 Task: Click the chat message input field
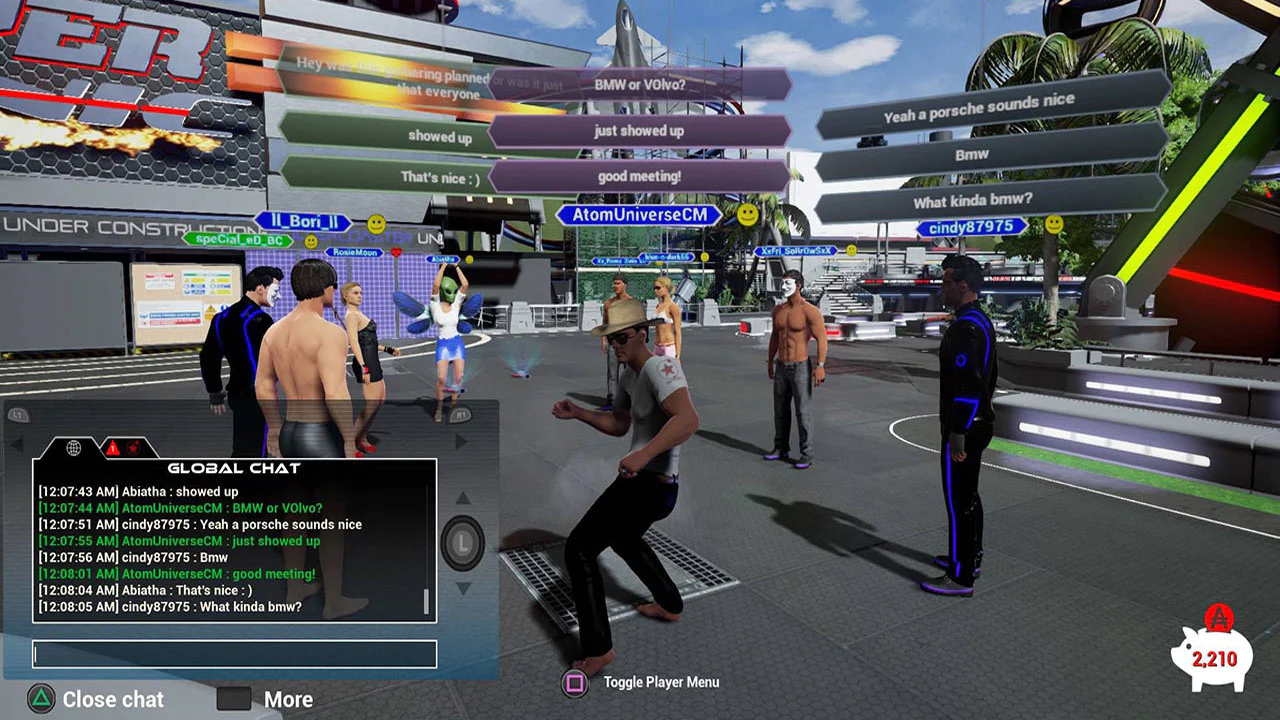[234, 654]
